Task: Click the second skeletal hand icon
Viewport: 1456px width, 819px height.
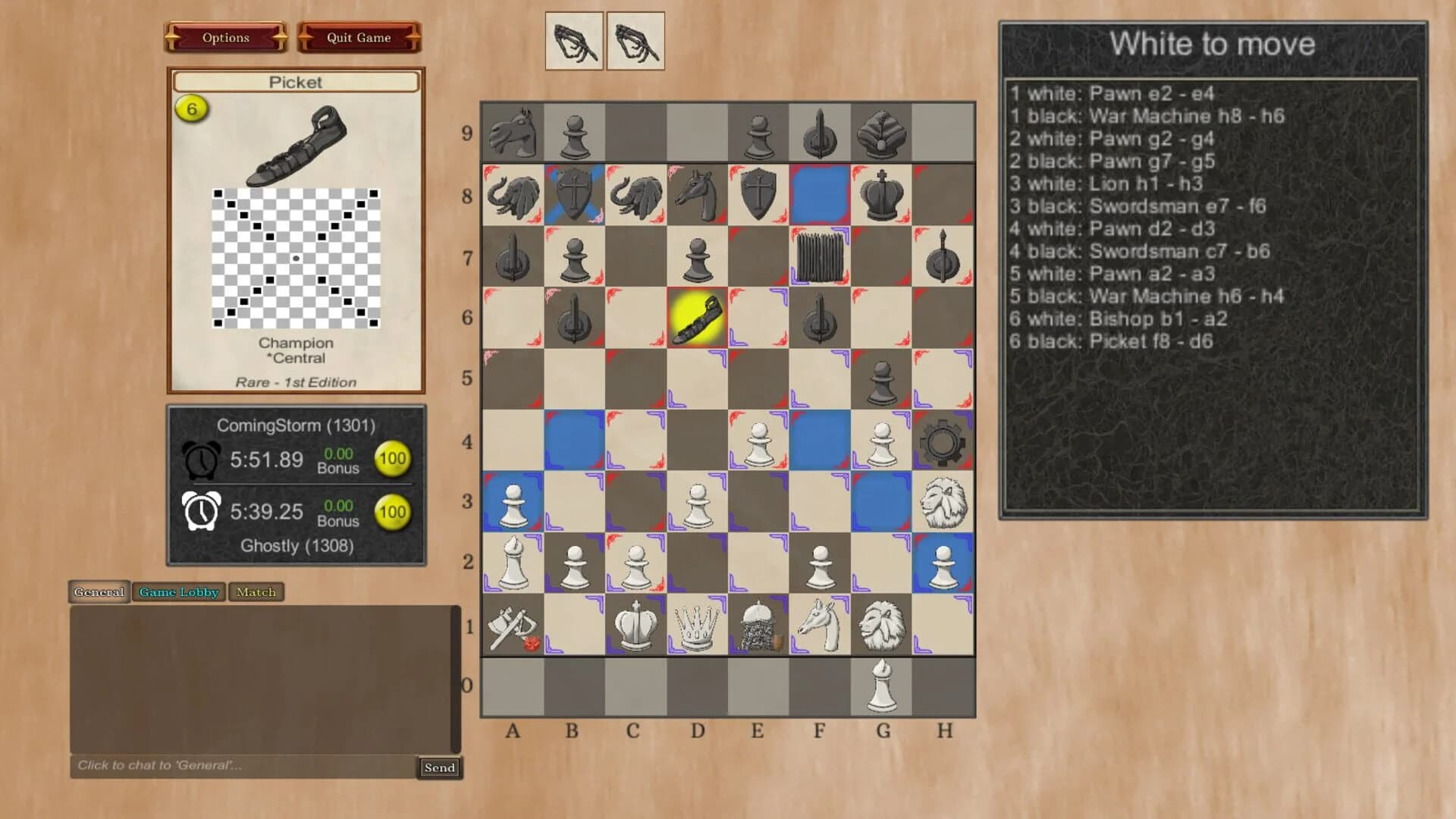Action: [x=635, y=42]
